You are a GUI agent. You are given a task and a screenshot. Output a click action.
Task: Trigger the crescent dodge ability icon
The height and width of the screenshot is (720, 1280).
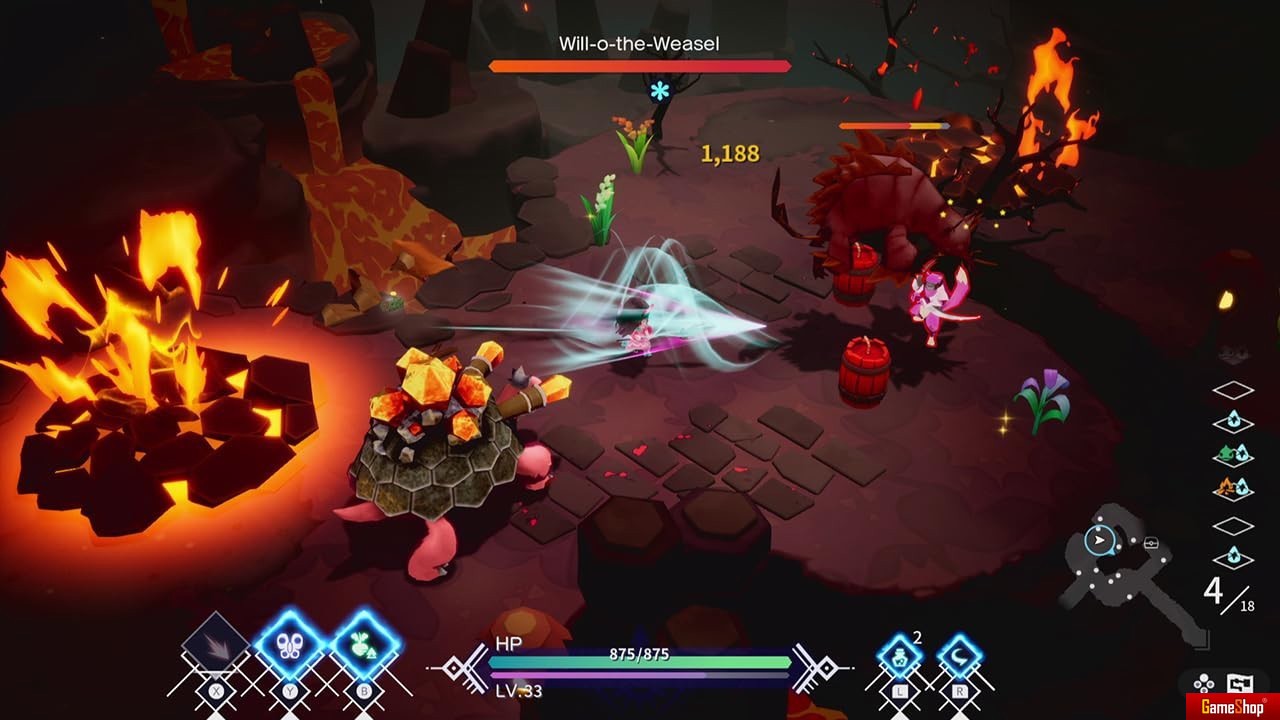pos(960,657)
